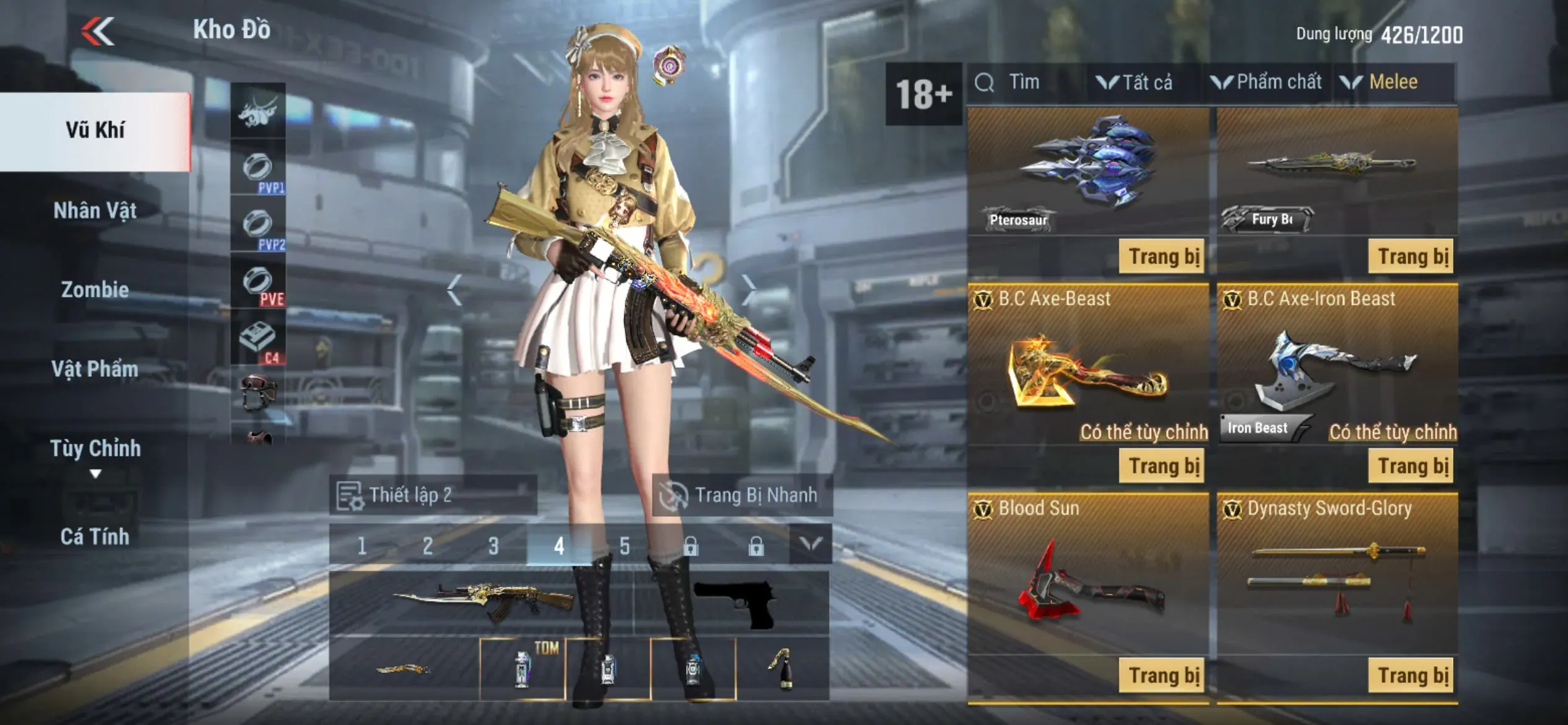
Task: Select the black pistol secondary slot
Action: (x=733, y=603)
